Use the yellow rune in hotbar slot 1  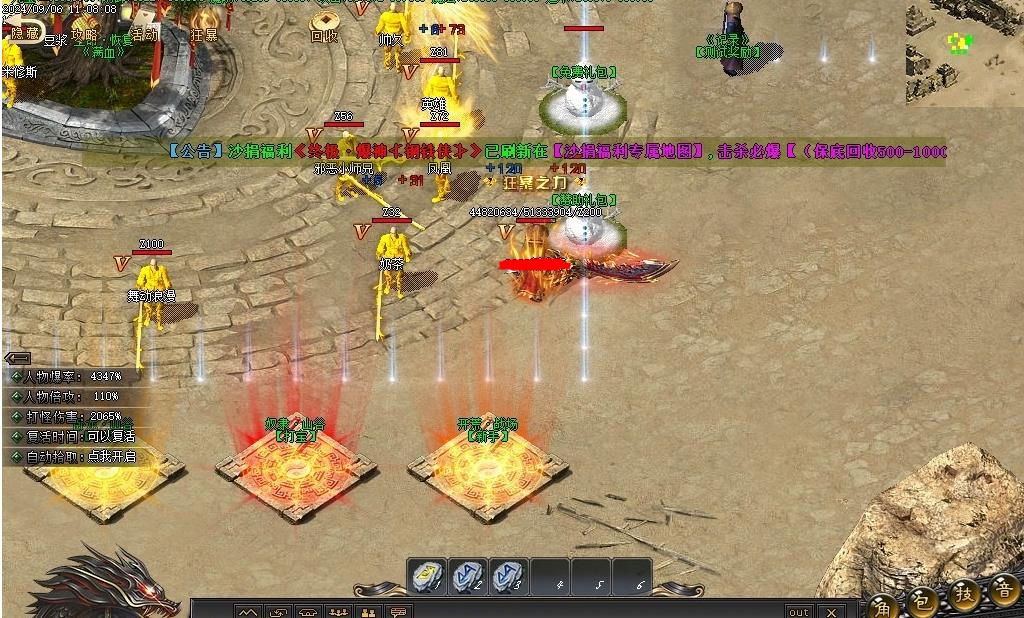pos(426,576)
